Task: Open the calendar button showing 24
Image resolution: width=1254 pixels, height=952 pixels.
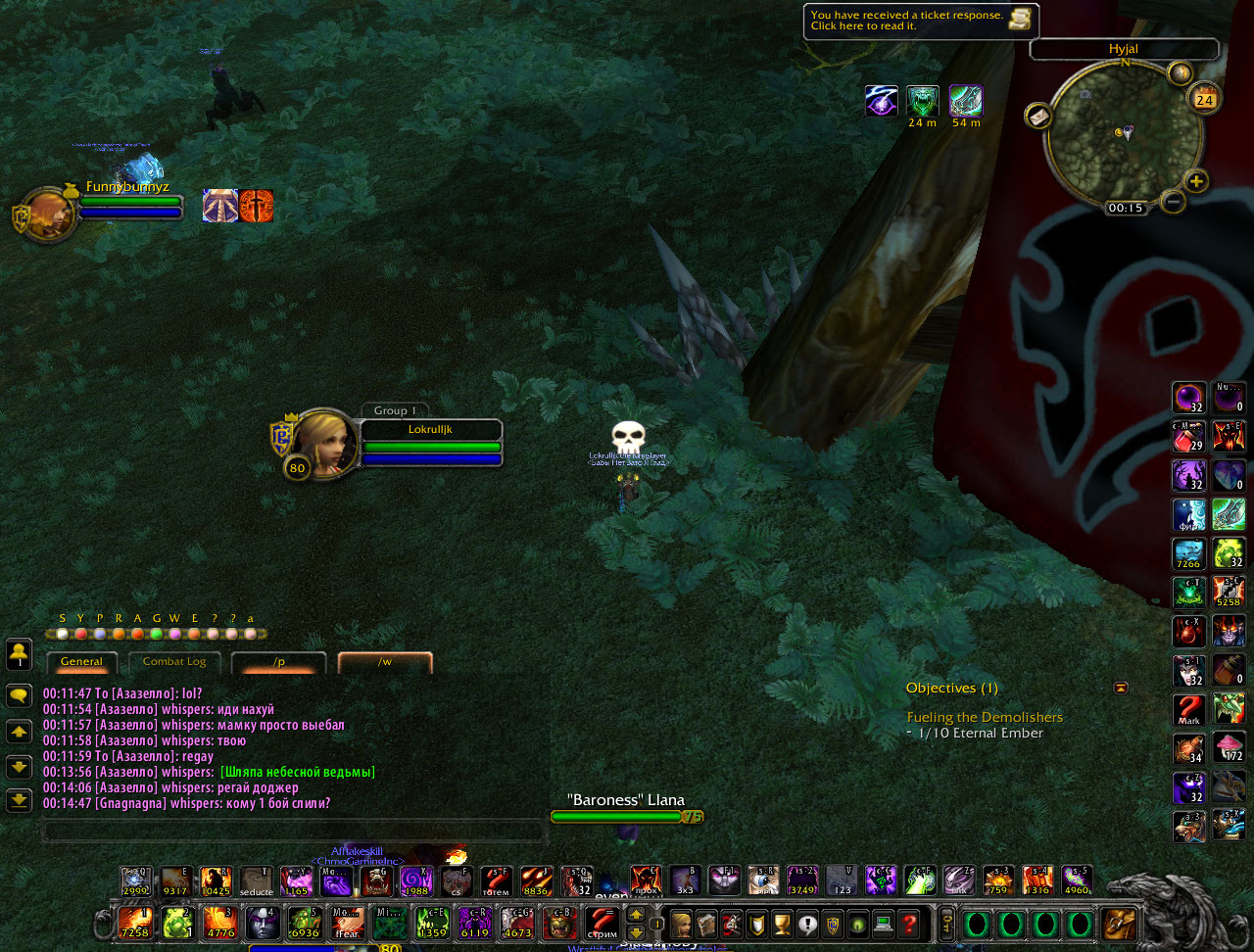Action: [1204, 98]
